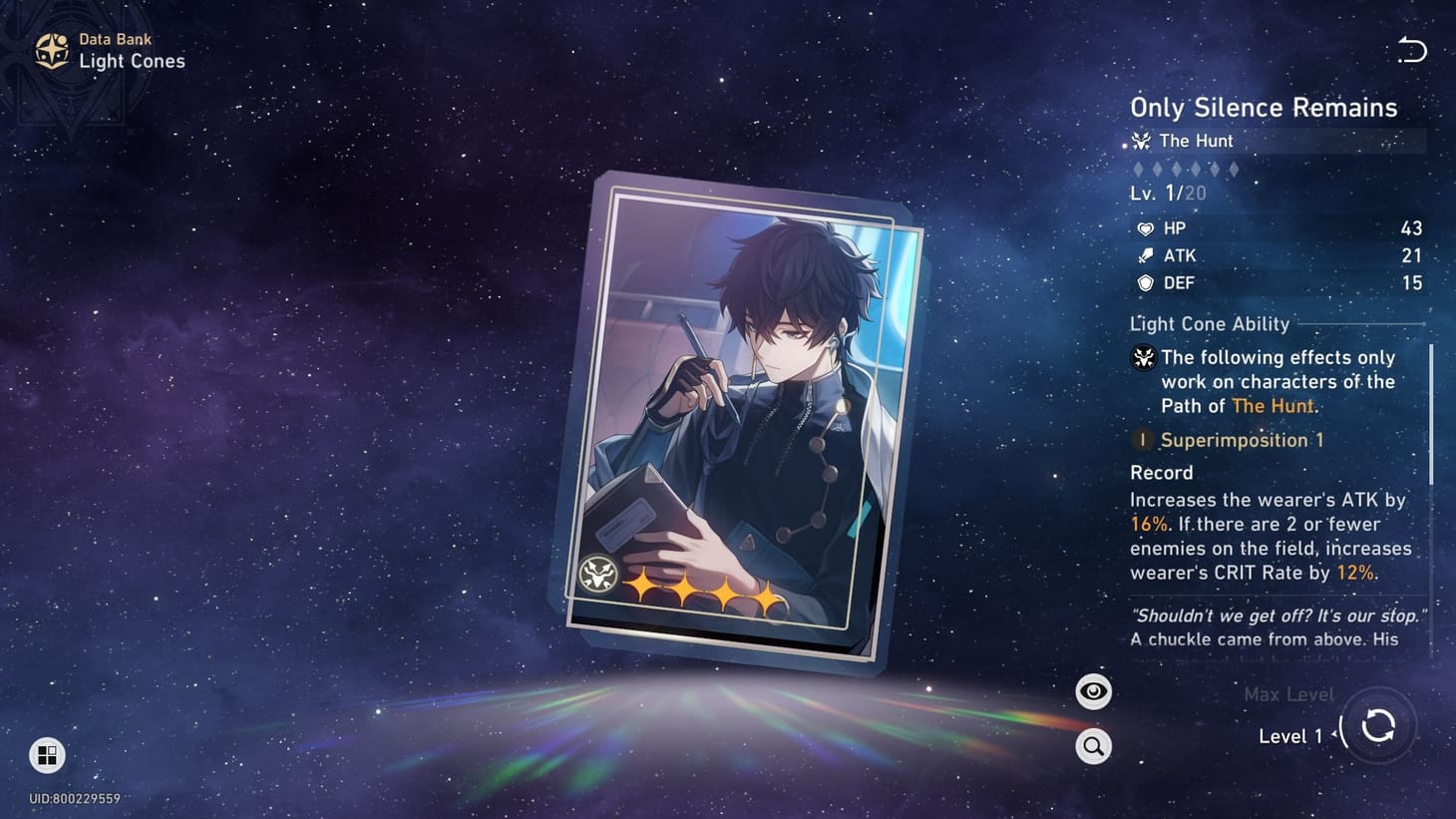The height and width of the screenshot is (819, 1456).
Task: Open the Data Bank menu label
Action: tap(115, 39)
